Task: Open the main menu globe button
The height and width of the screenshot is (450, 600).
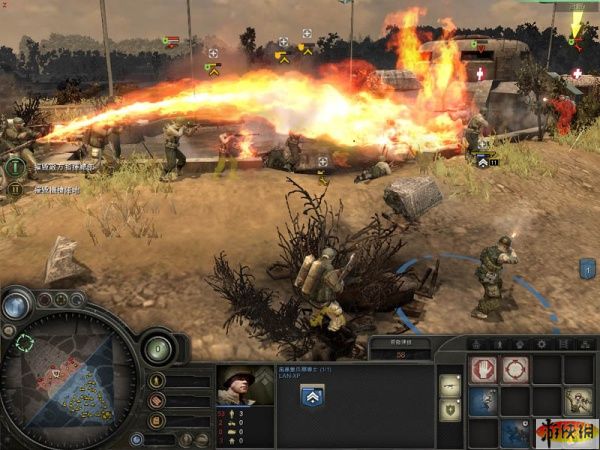Action: [x=16, y=304]
